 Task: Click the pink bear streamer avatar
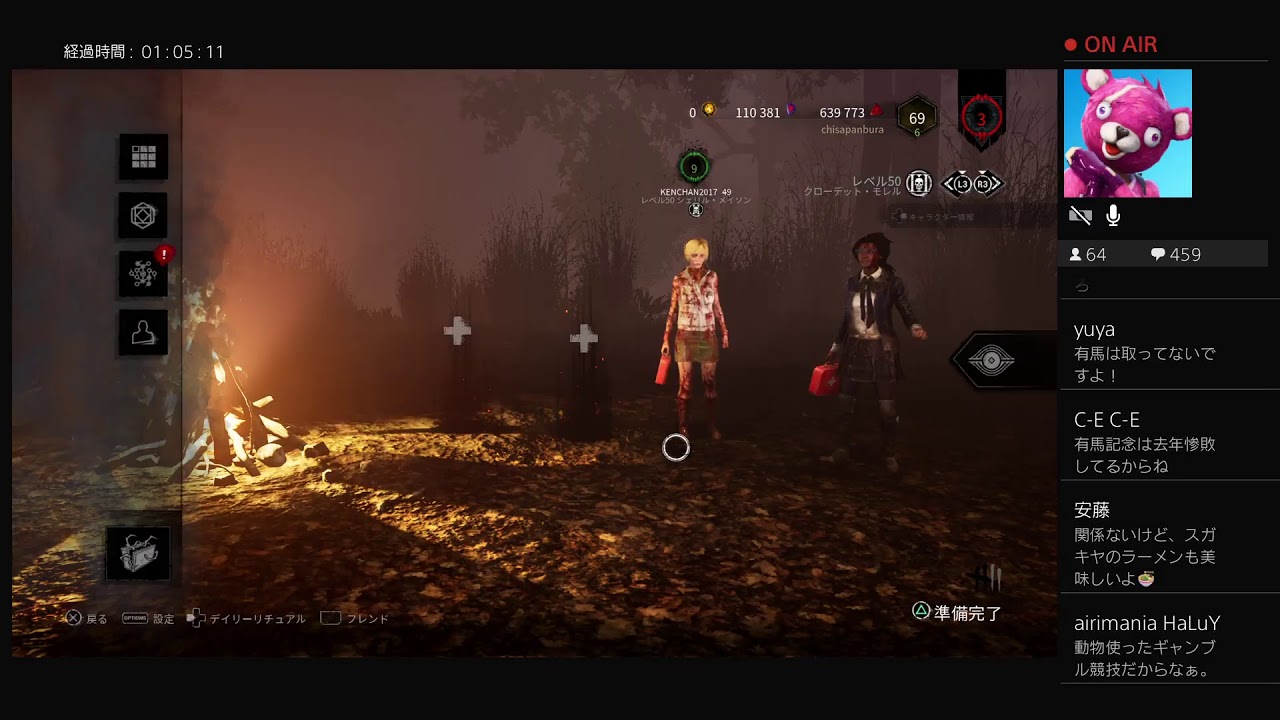click(1127, 133)
